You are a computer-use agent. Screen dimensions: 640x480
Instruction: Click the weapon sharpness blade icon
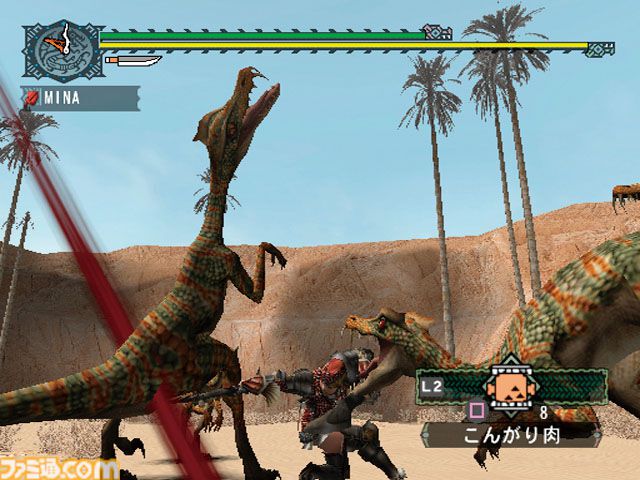tap(133, 62)
